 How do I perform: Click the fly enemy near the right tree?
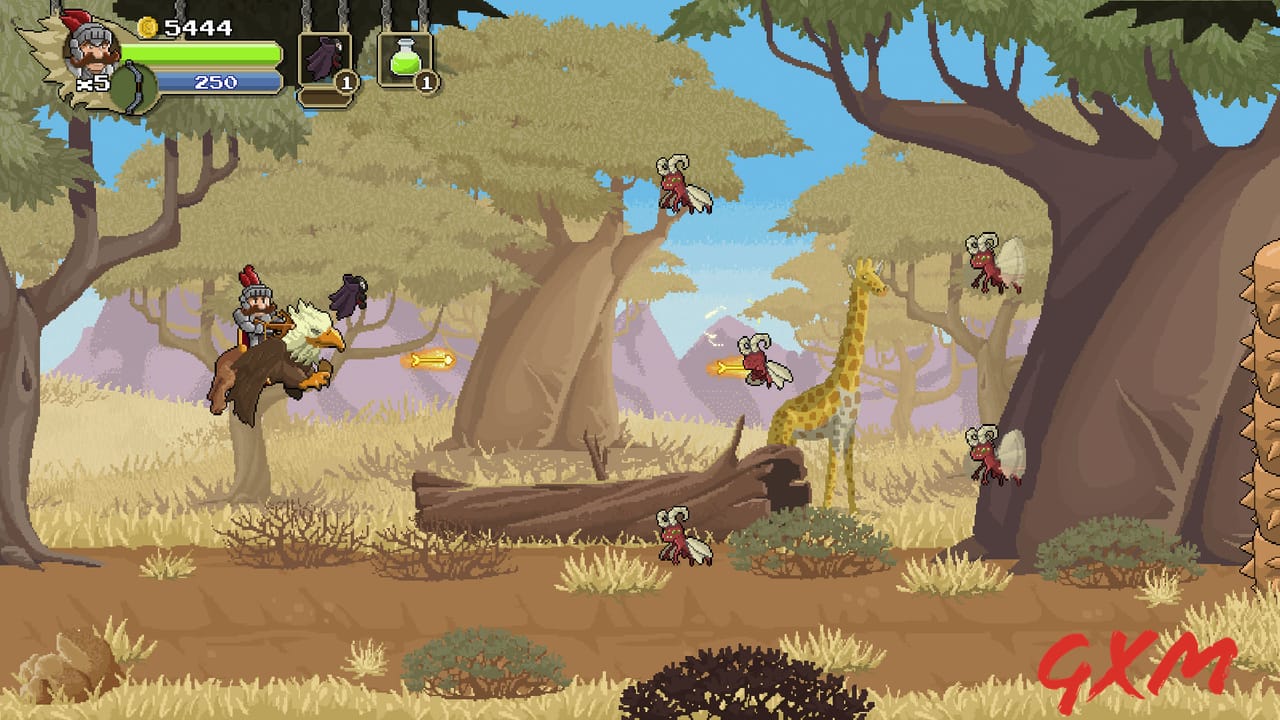(x=985, y=455)
